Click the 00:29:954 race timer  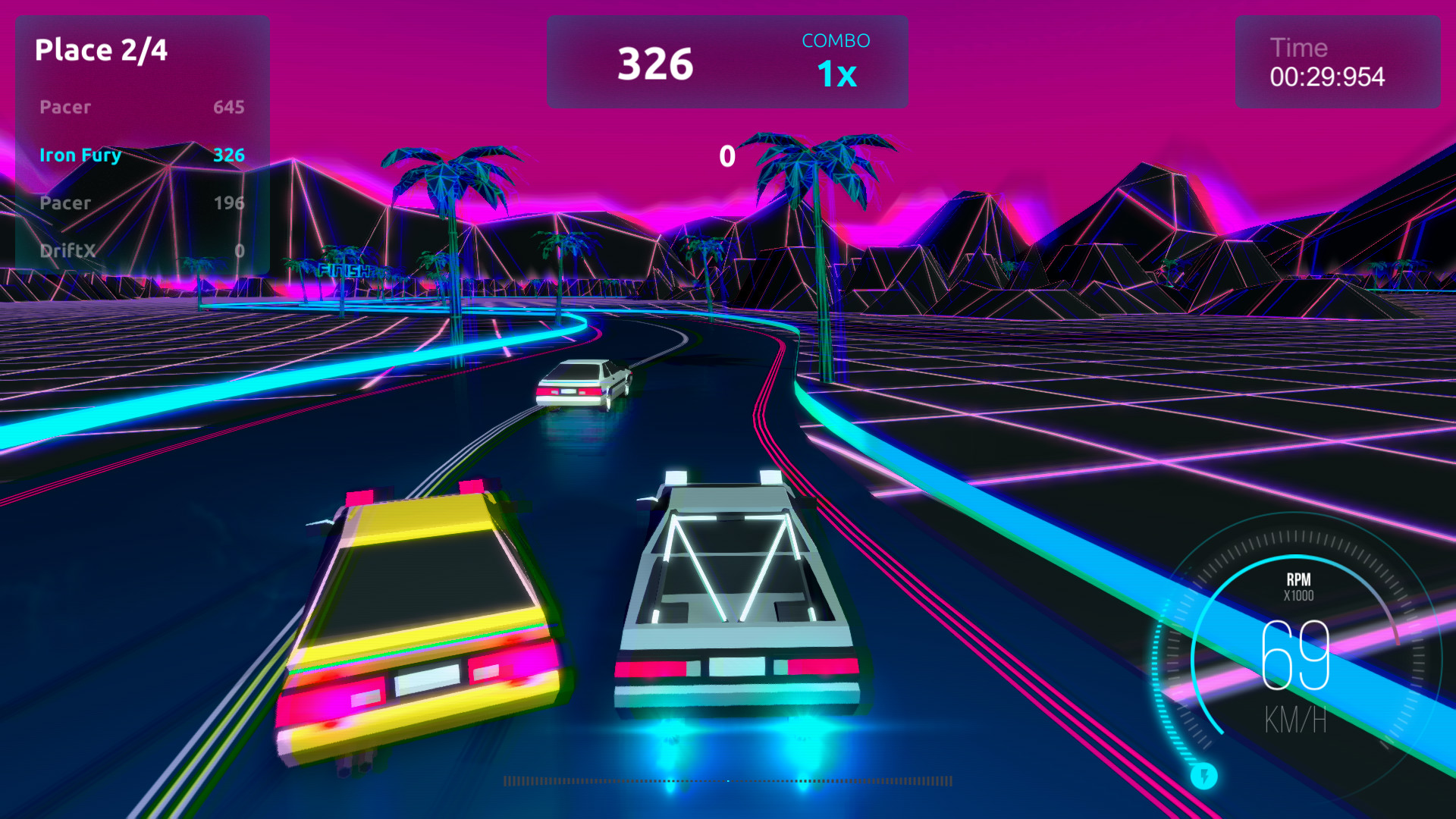click(1327, 77)
